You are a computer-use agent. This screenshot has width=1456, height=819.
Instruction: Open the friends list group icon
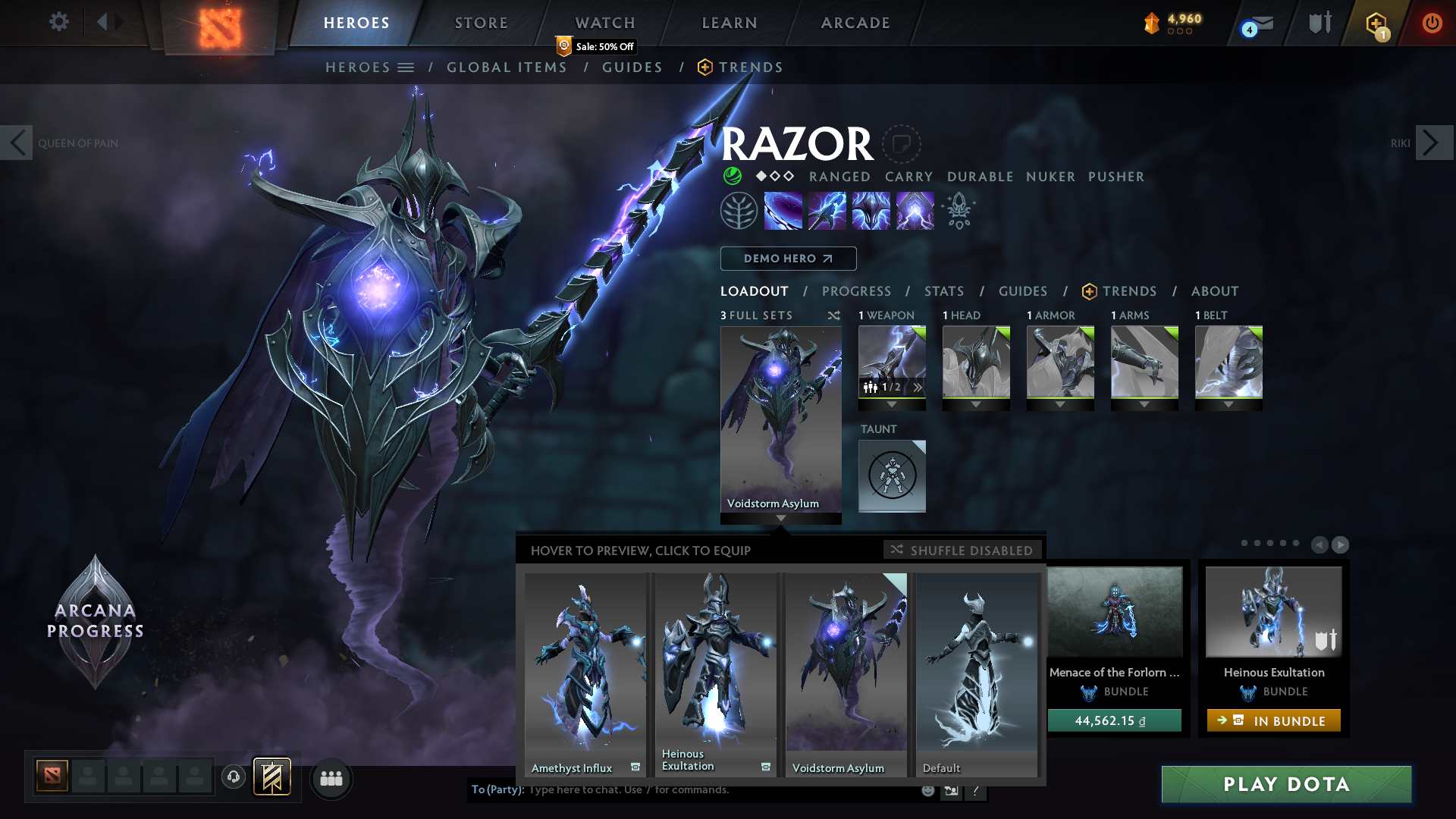pos(331,778)
